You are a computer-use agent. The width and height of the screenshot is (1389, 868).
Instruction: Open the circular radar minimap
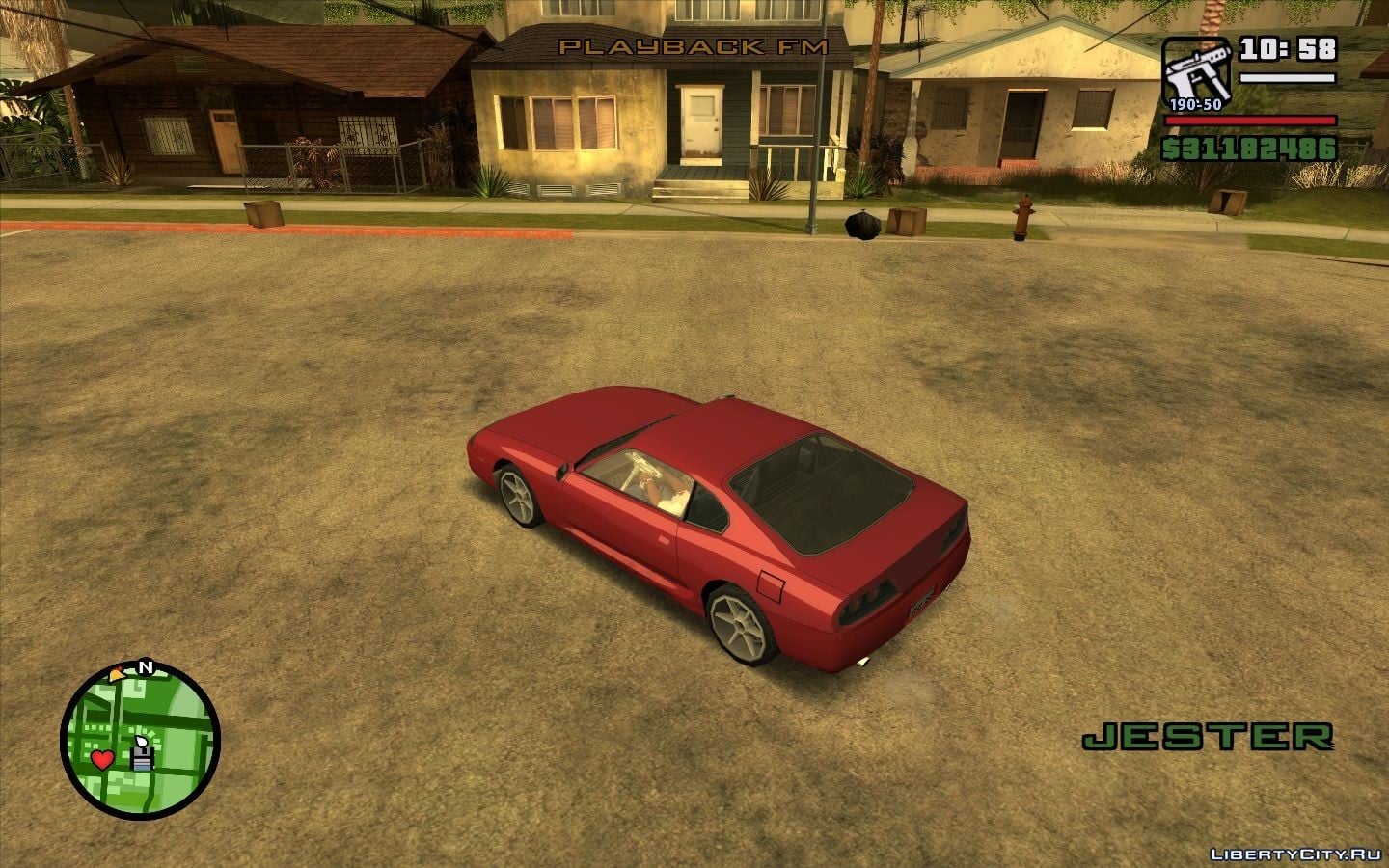(141, 741)
